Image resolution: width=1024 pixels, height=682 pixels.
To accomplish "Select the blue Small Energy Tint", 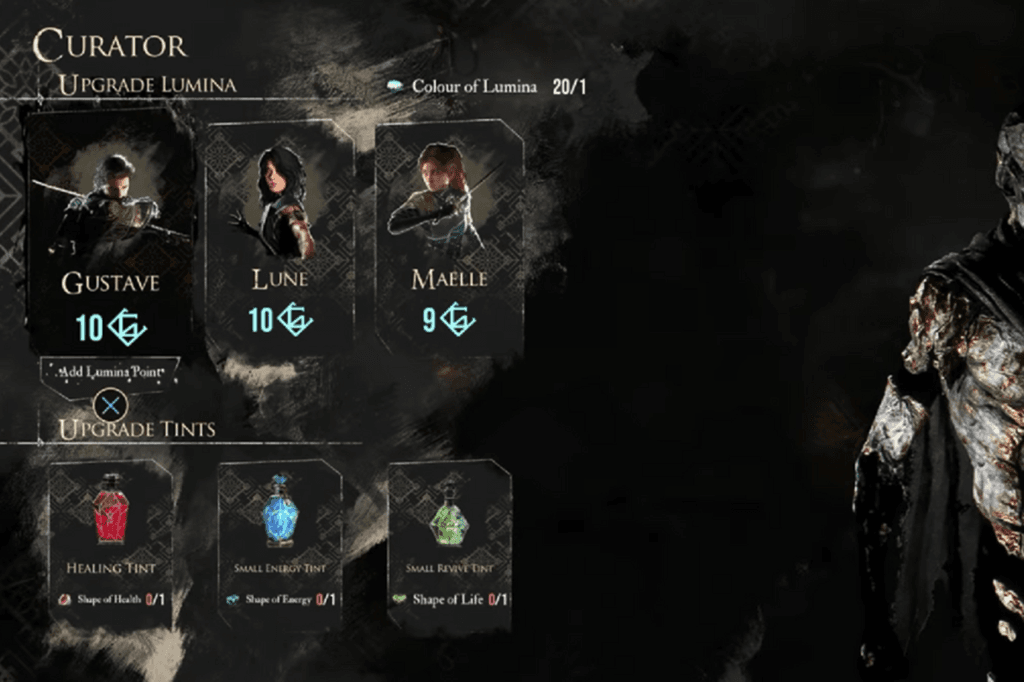I will 280,540.
